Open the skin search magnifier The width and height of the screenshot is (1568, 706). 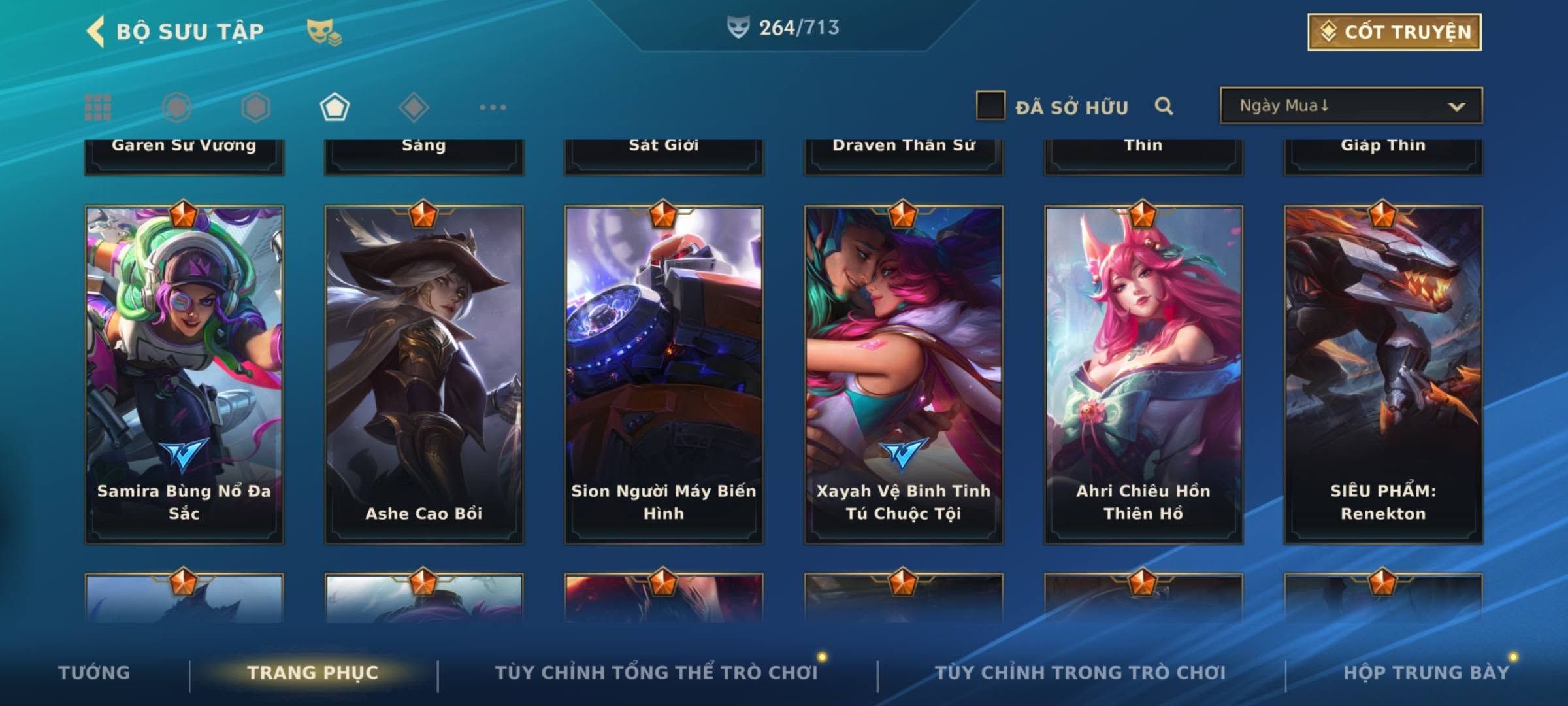[x=1164, y=106]
